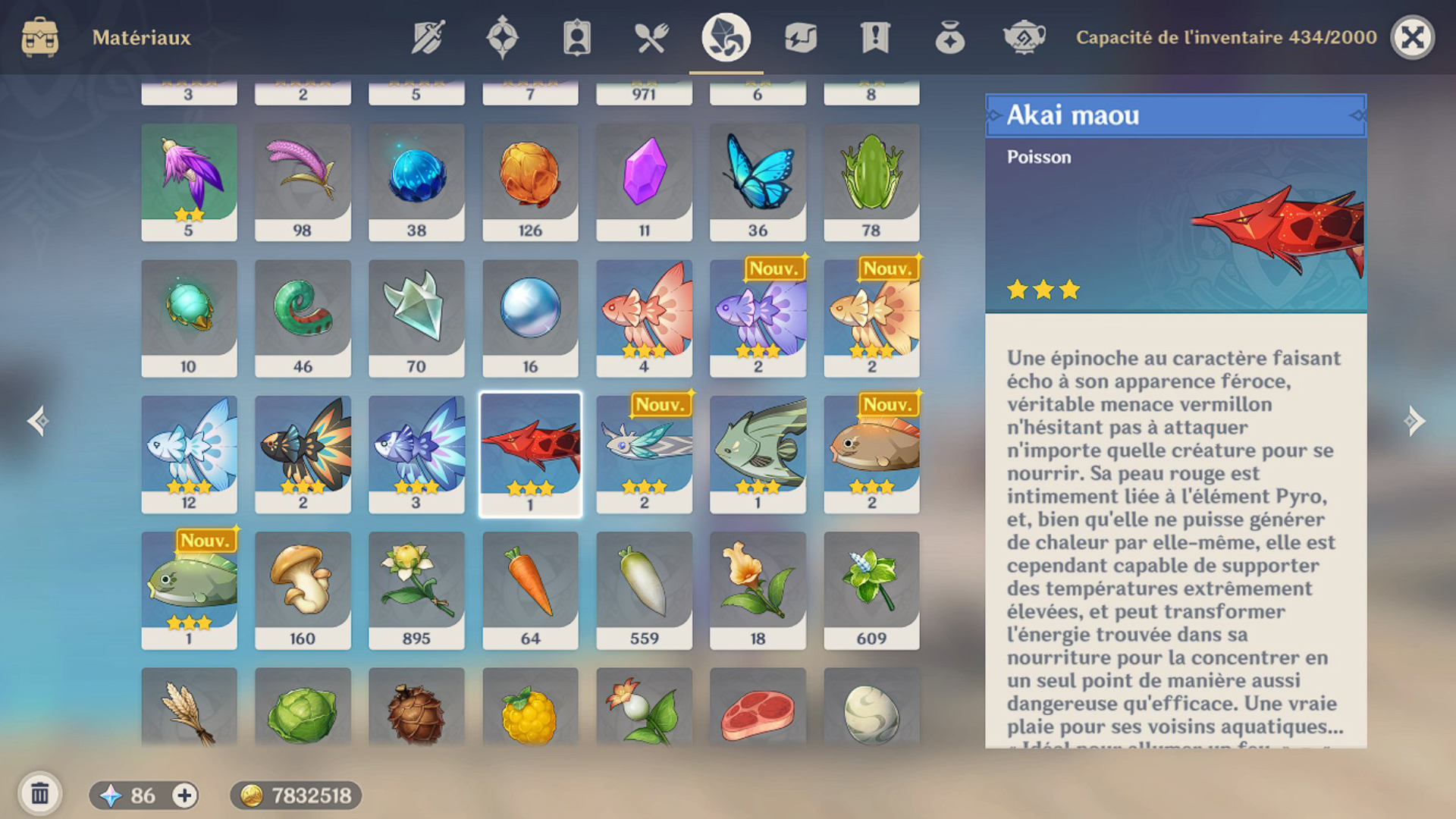Screen dimensions: 1456x819
Task: Open the Quest items tab
Action: pos(874,37)
